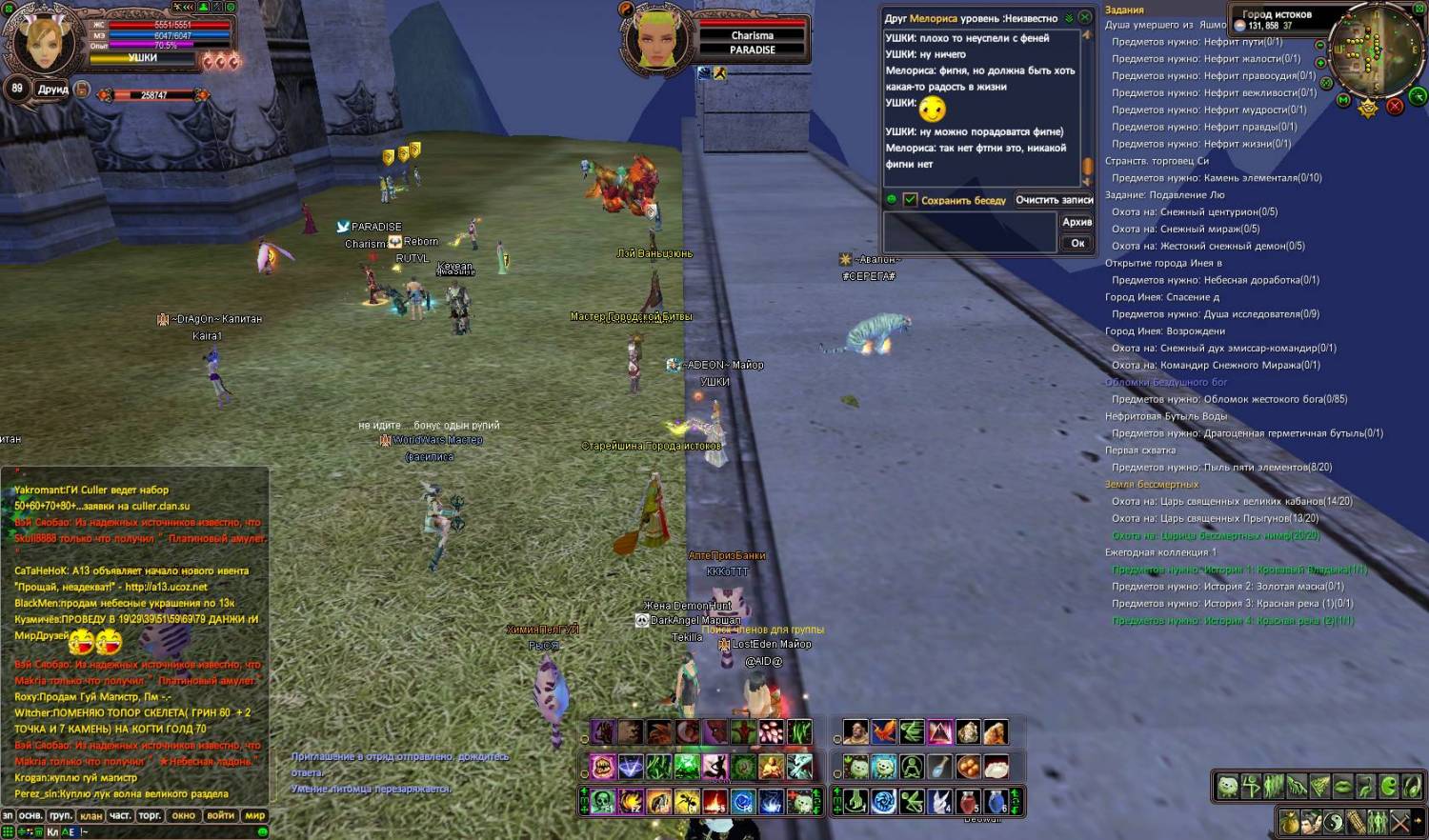The height and width of the screenshot is (840, 1429).
Task: Open quest Задание: Подавление Лю in tracker
Action: pos(1164,195)
